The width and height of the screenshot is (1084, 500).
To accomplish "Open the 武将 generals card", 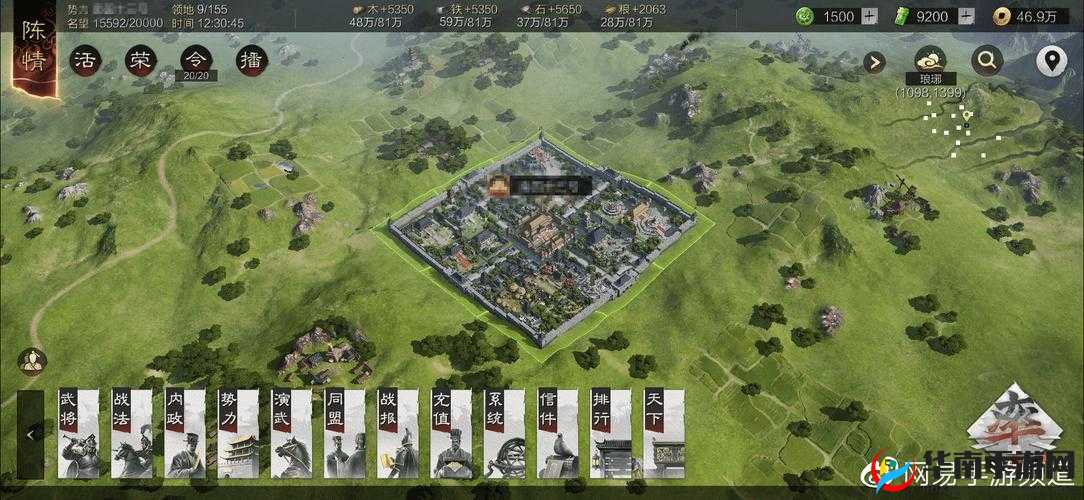I will click(79, 432).
